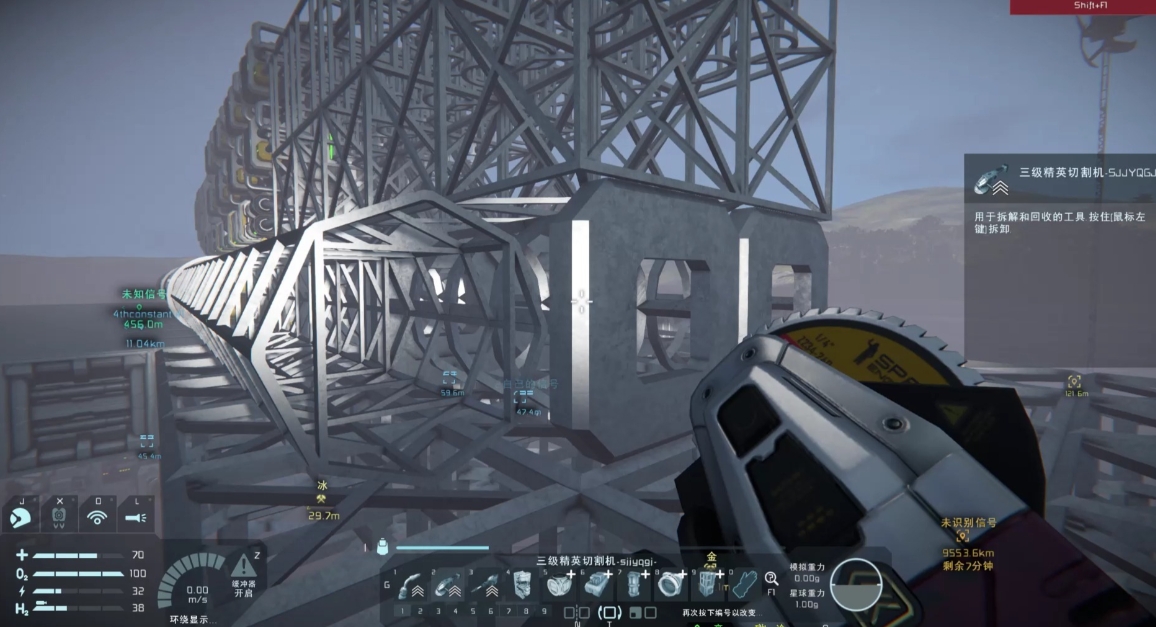Choose the block in hotbar slot 5
The image size is (1156, 627).
(559, 584)
